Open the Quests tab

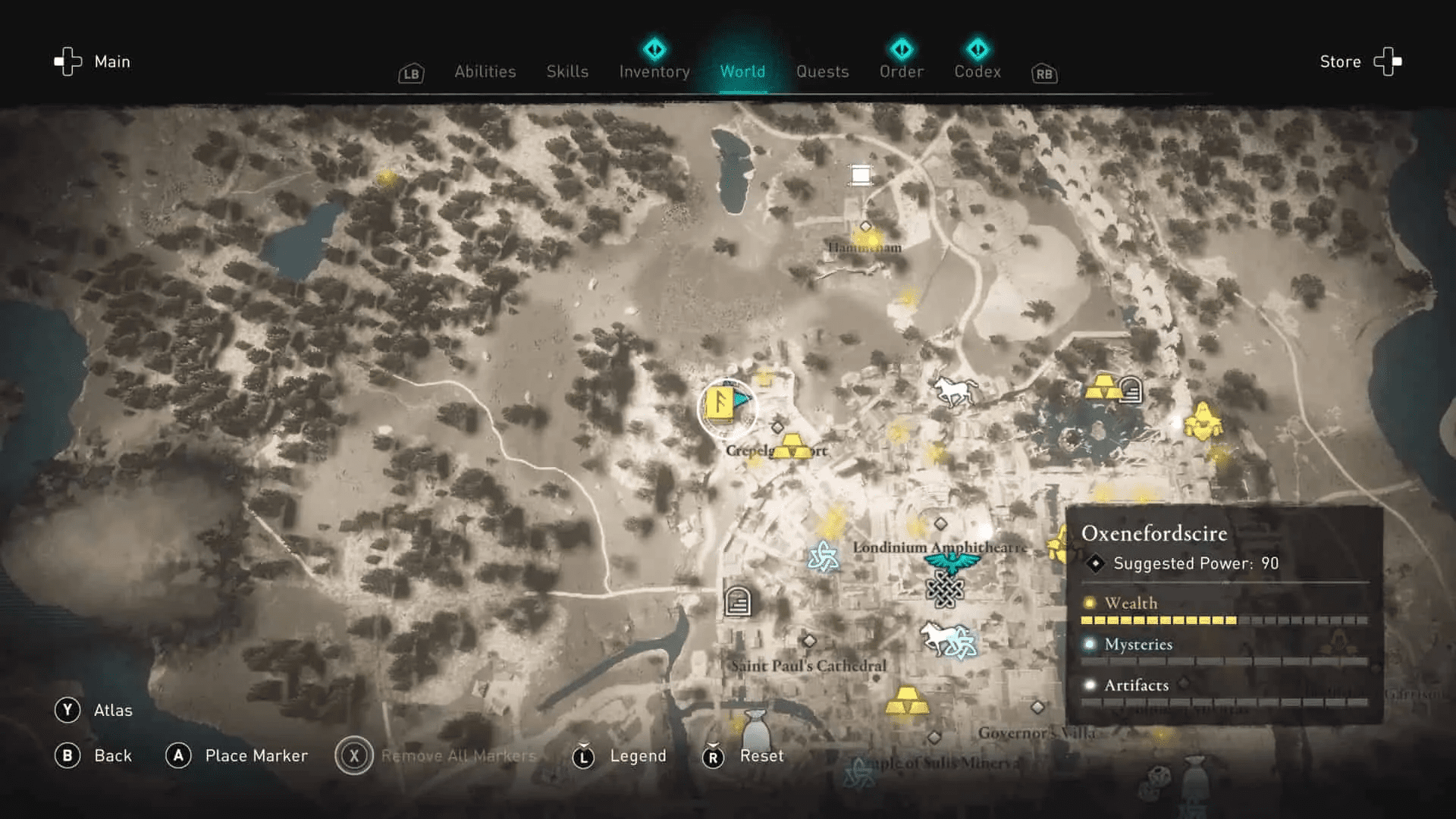pyautogui.click(x=823, y=71)
